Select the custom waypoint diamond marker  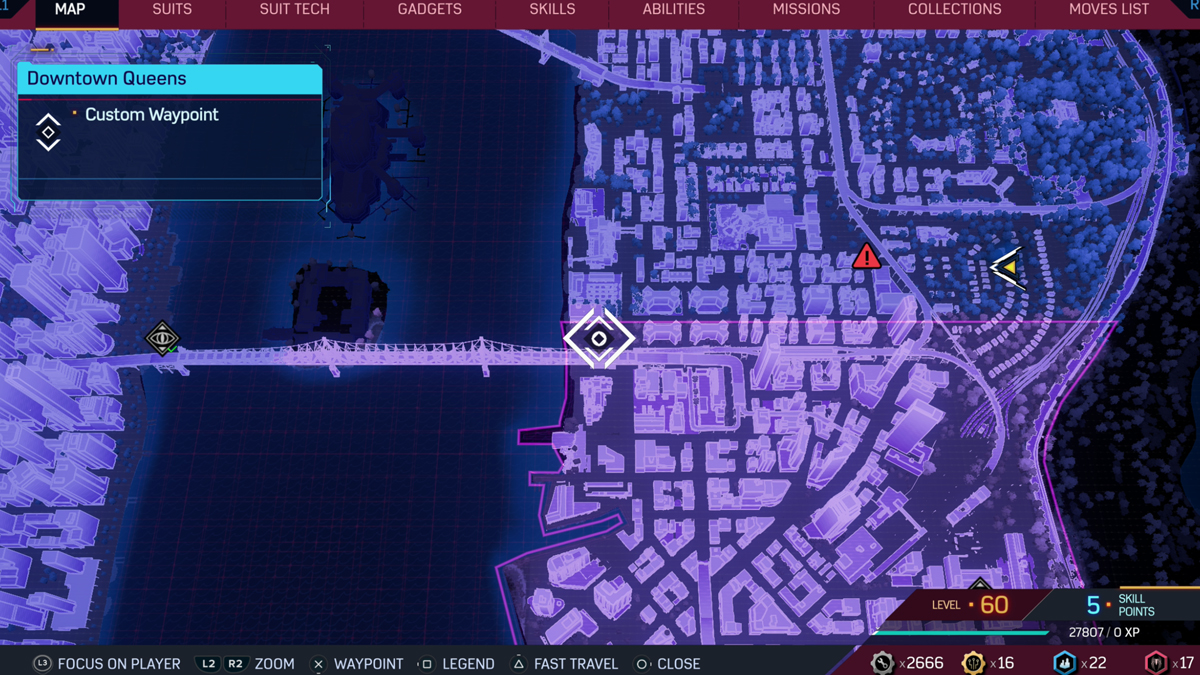[599, 339]
